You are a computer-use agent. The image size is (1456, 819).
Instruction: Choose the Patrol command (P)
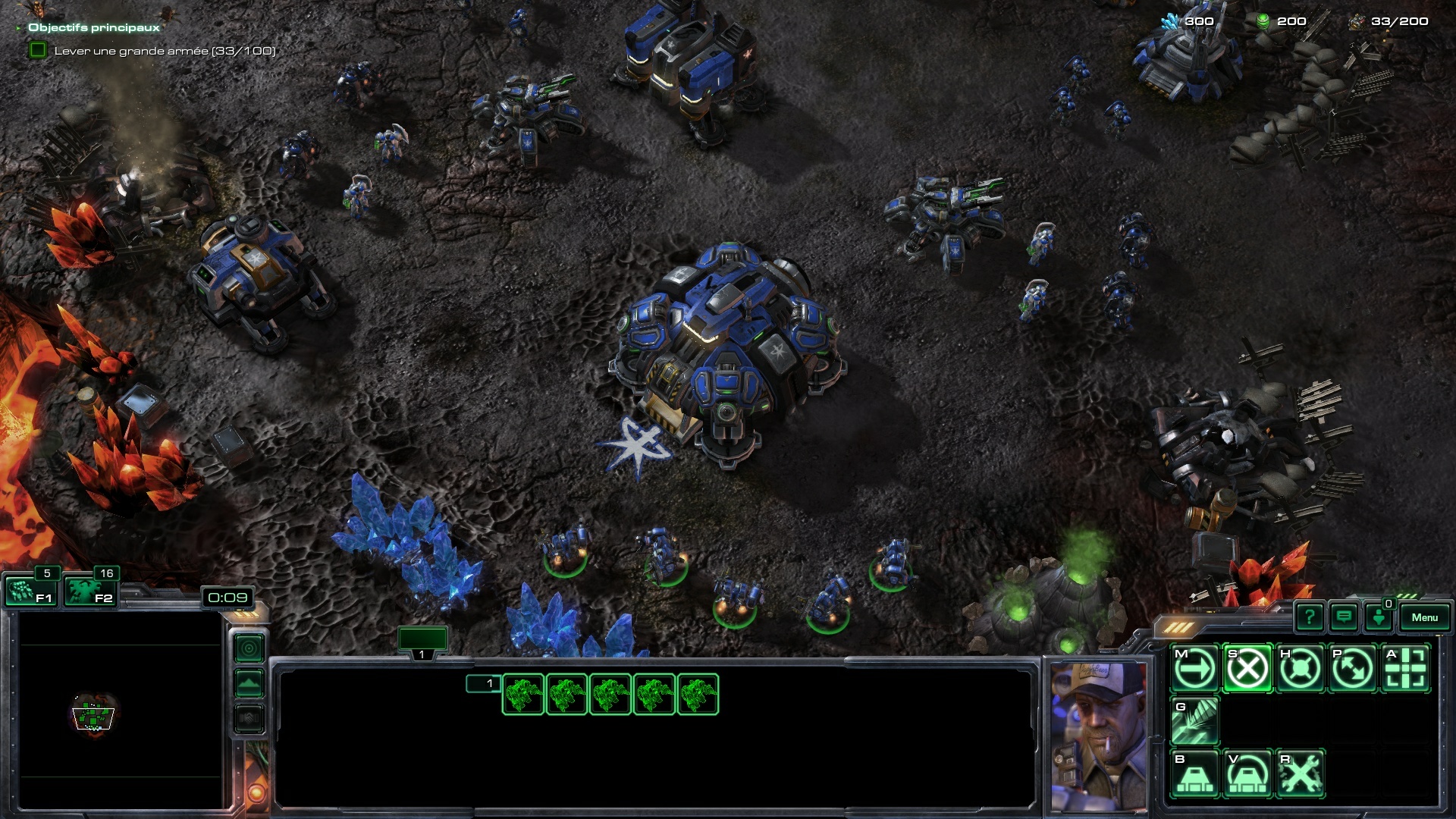1353,669
